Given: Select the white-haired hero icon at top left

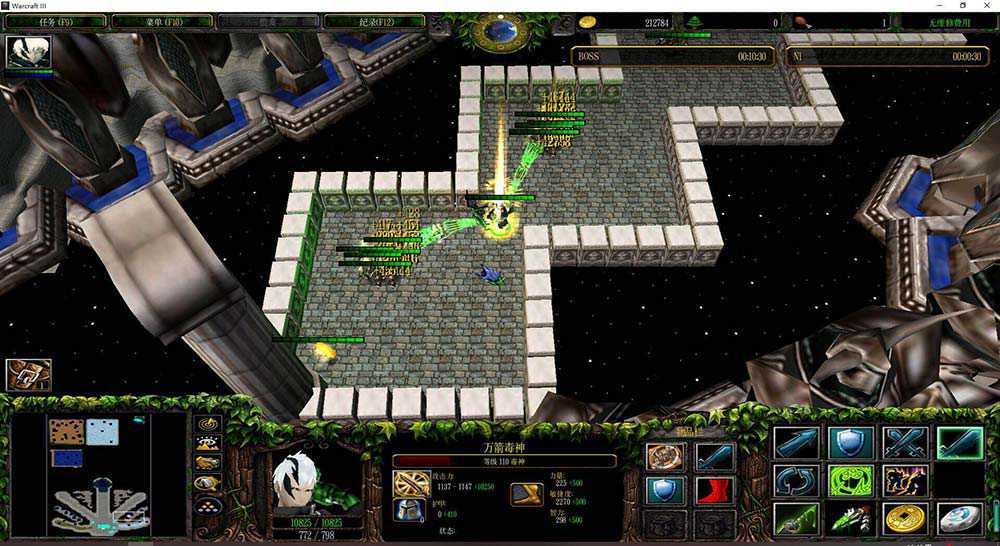Looking at the screenshot, I should click(x=28, y=52).
